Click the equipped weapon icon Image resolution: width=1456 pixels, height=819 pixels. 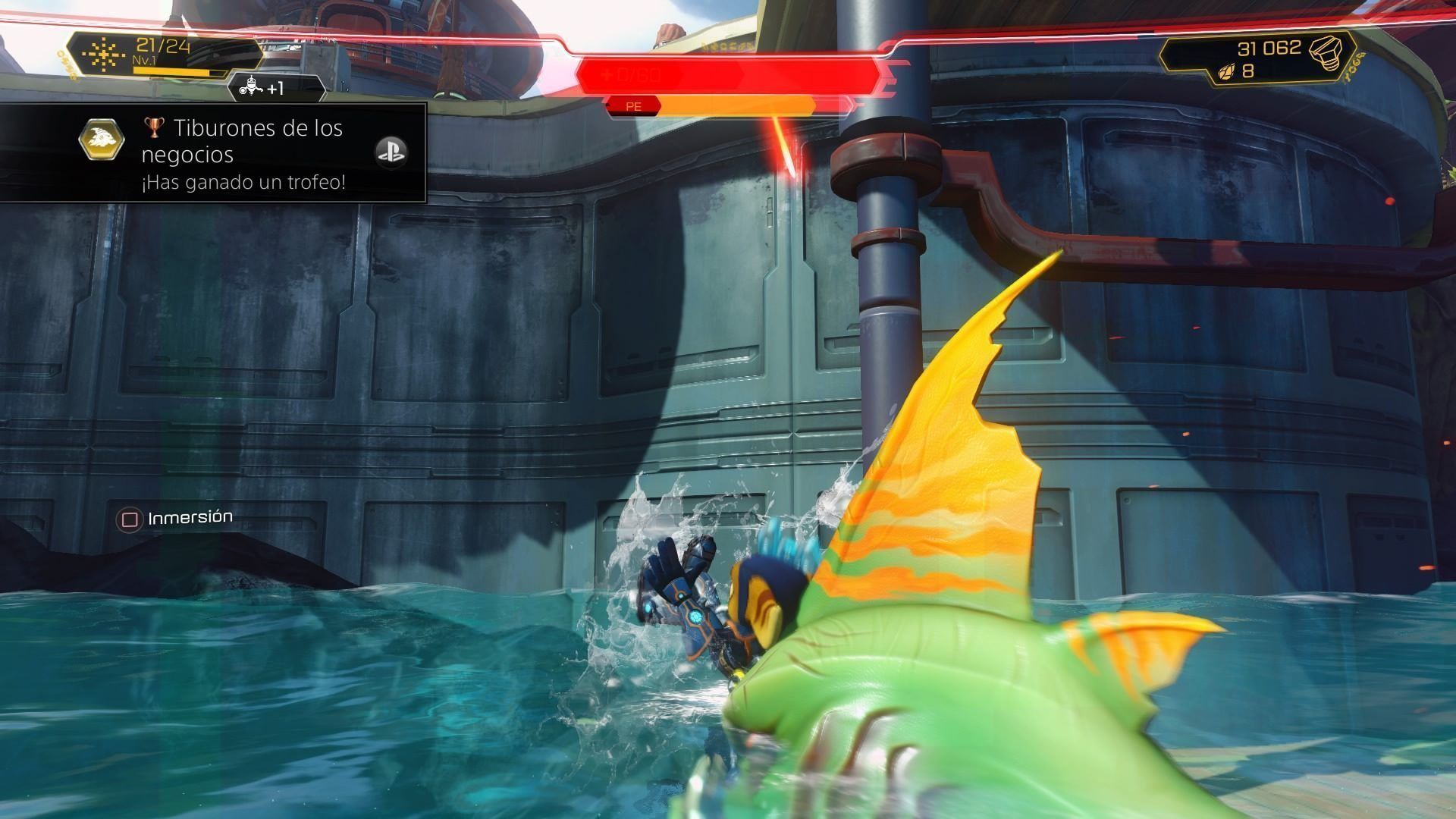102,55
